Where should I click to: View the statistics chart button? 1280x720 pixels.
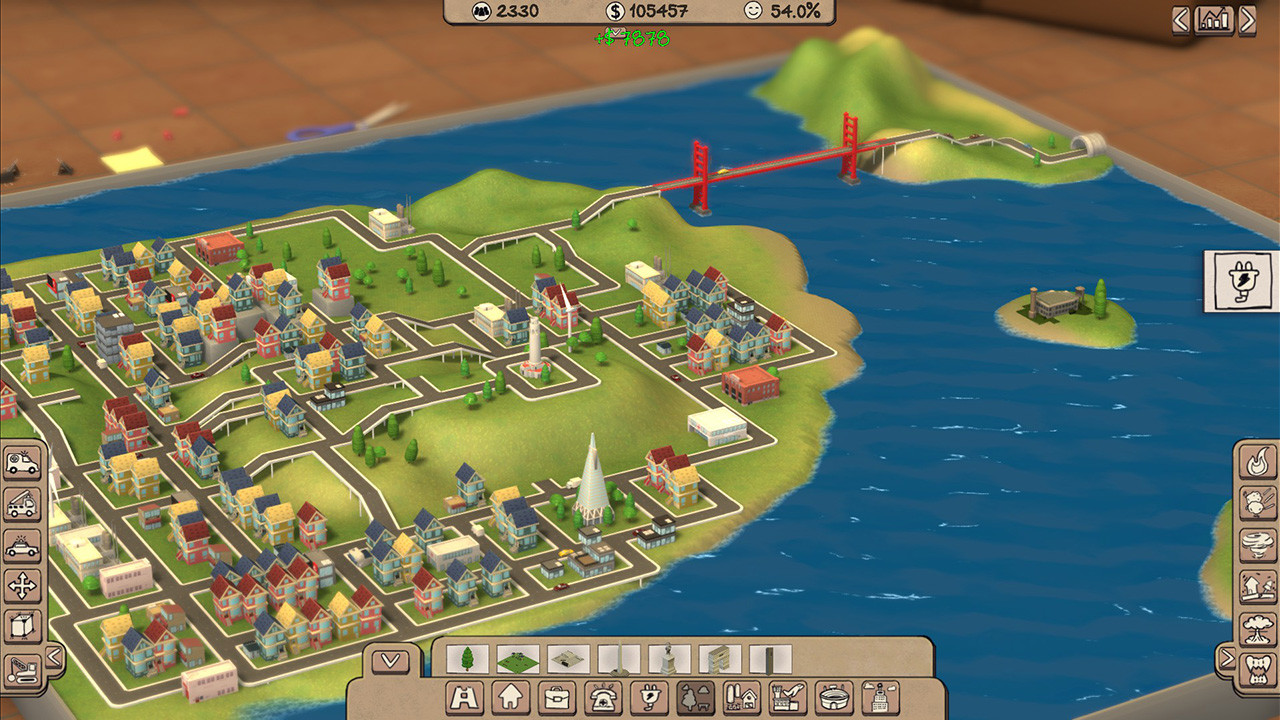click(1215, 18)
